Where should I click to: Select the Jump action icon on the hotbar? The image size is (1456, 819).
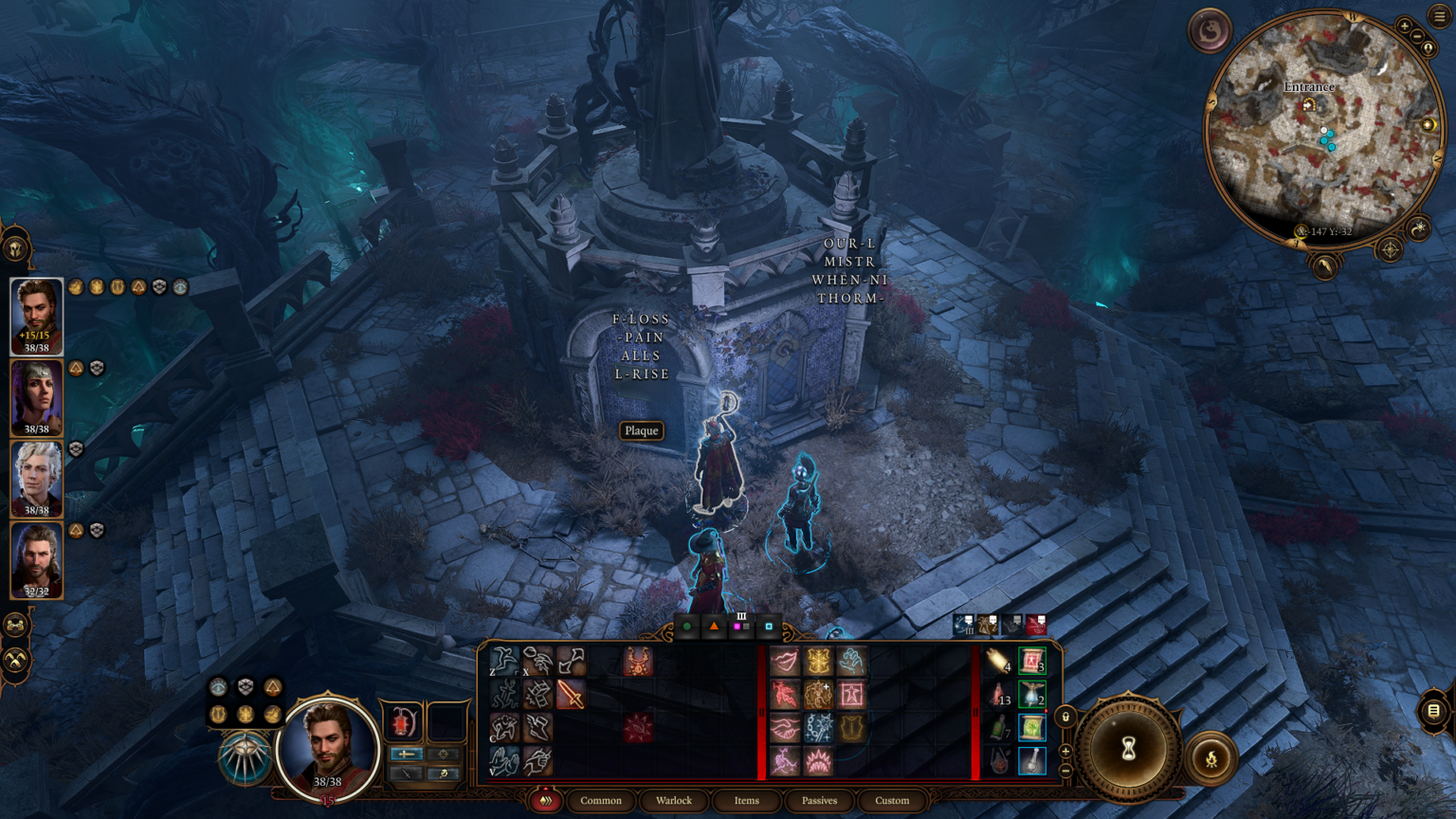(x=504, y=661)
